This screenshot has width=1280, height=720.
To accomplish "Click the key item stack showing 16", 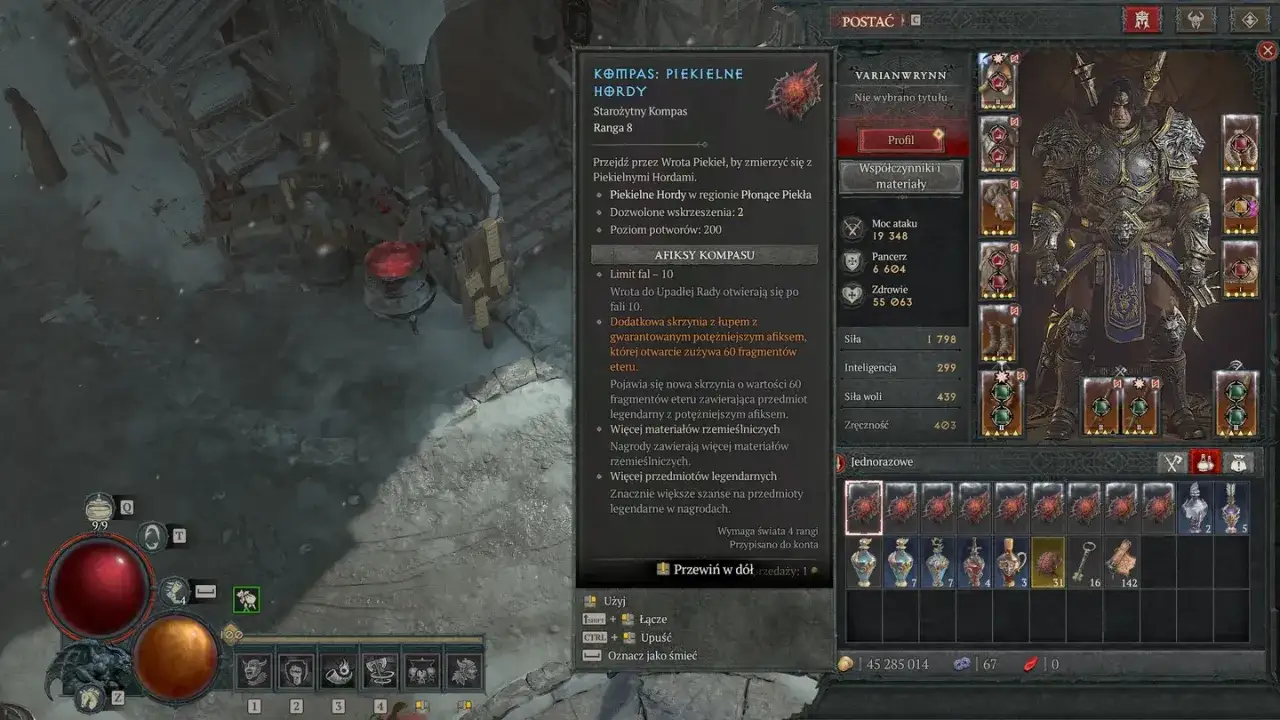I will point(1087,562).
